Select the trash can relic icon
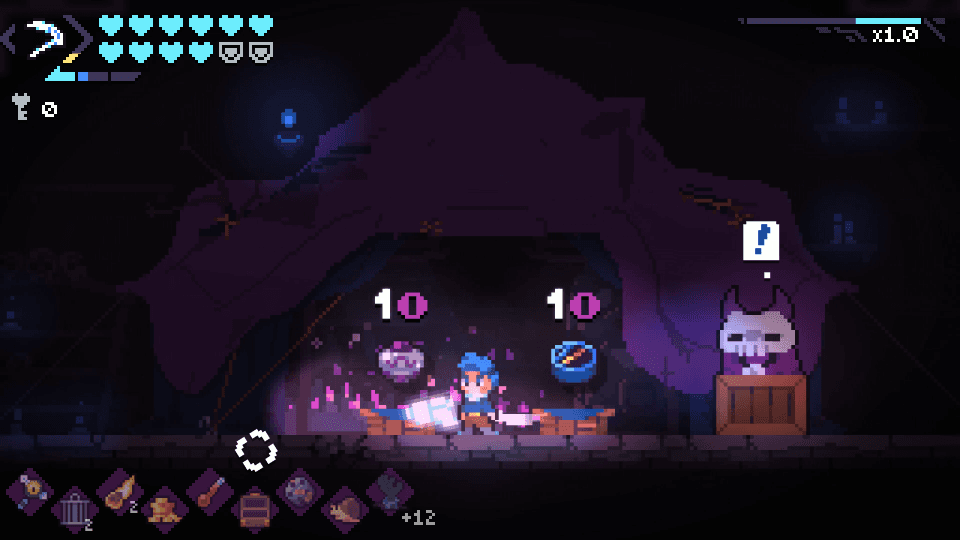The width and height of the screenshot is (960, 540). pos(71,510)
